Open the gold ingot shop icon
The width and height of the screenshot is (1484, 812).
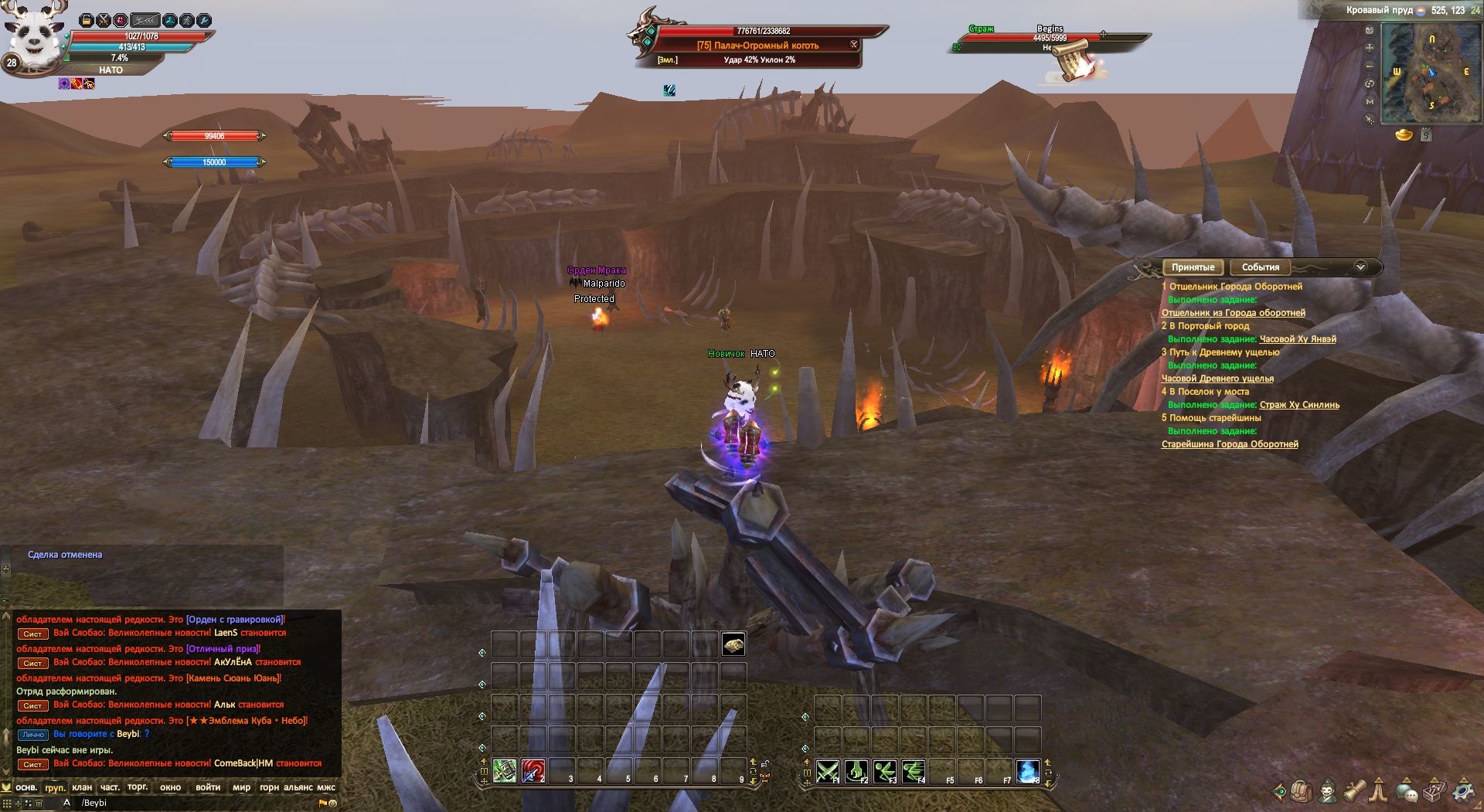1404,135
